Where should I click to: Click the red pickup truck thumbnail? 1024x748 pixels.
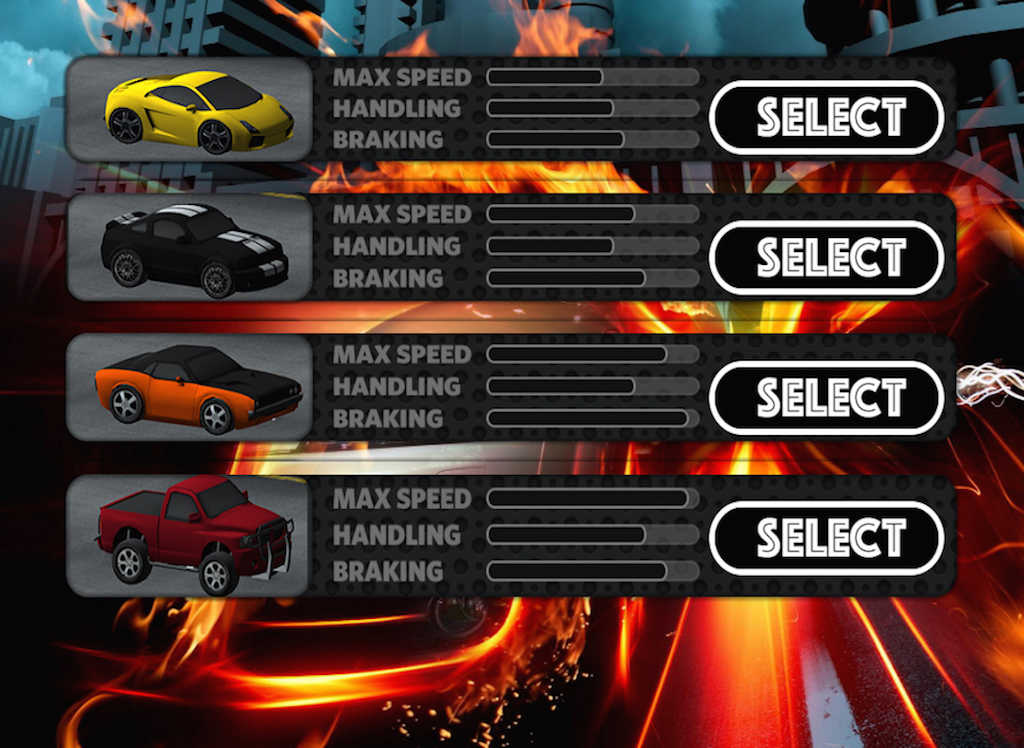click(x=190, y=535)
